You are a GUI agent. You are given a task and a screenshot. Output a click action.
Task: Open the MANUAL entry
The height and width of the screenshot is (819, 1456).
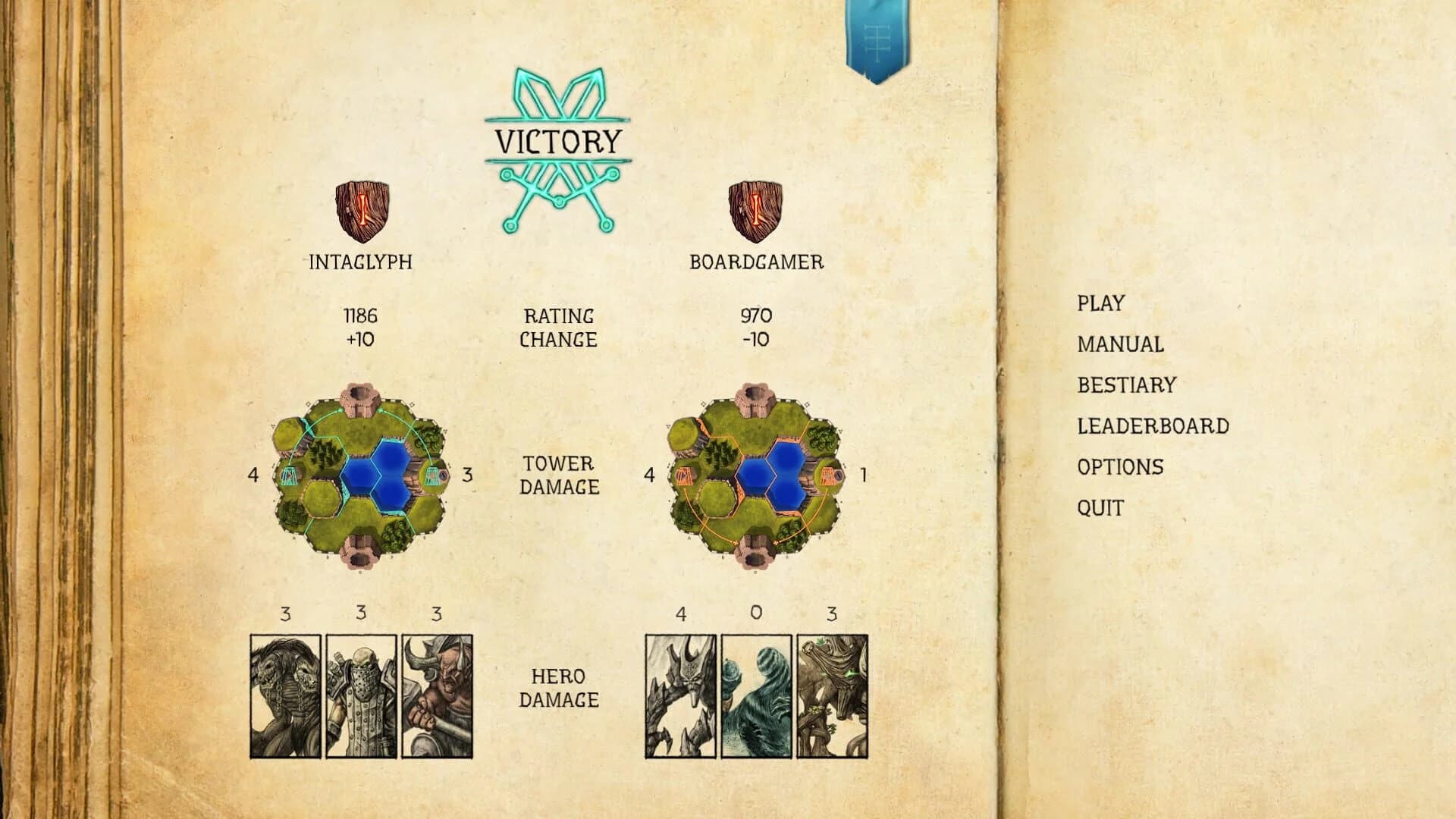click(x=1119, y=344)
